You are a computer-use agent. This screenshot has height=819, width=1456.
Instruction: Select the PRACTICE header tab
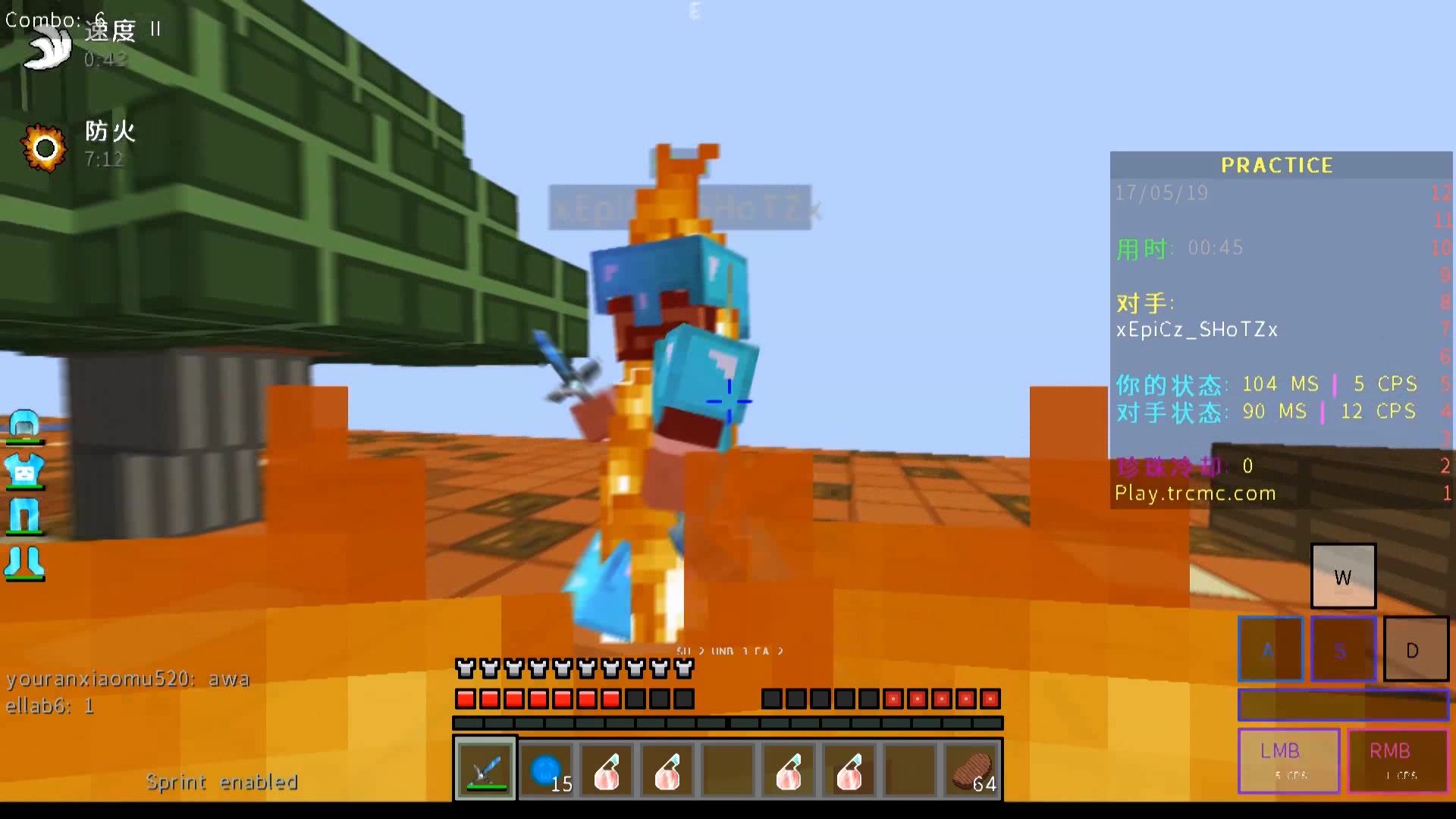coord(1277,165)
